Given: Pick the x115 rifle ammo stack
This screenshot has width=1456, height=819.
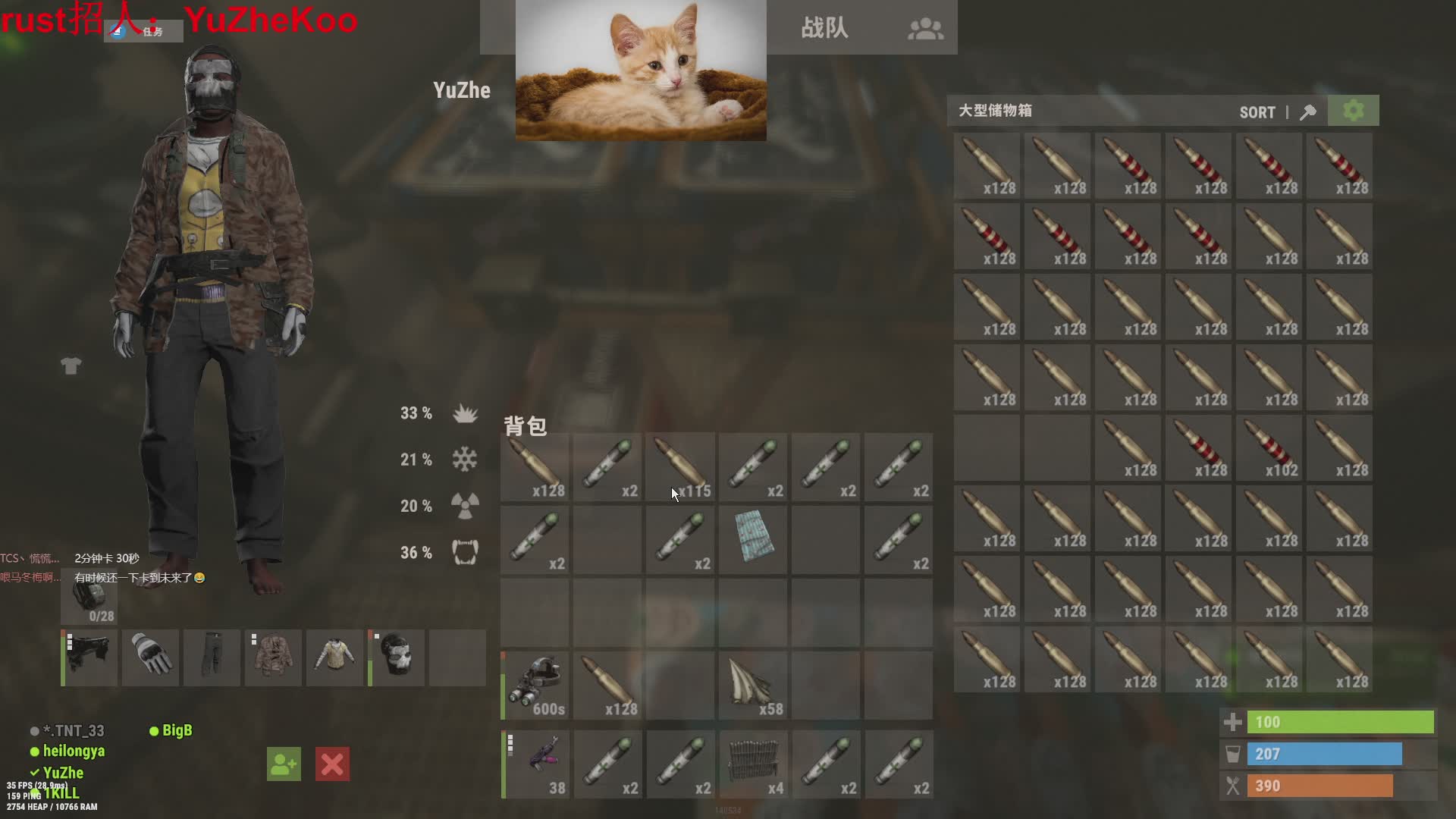Looking at the screenshot, I should coord(680,466).
